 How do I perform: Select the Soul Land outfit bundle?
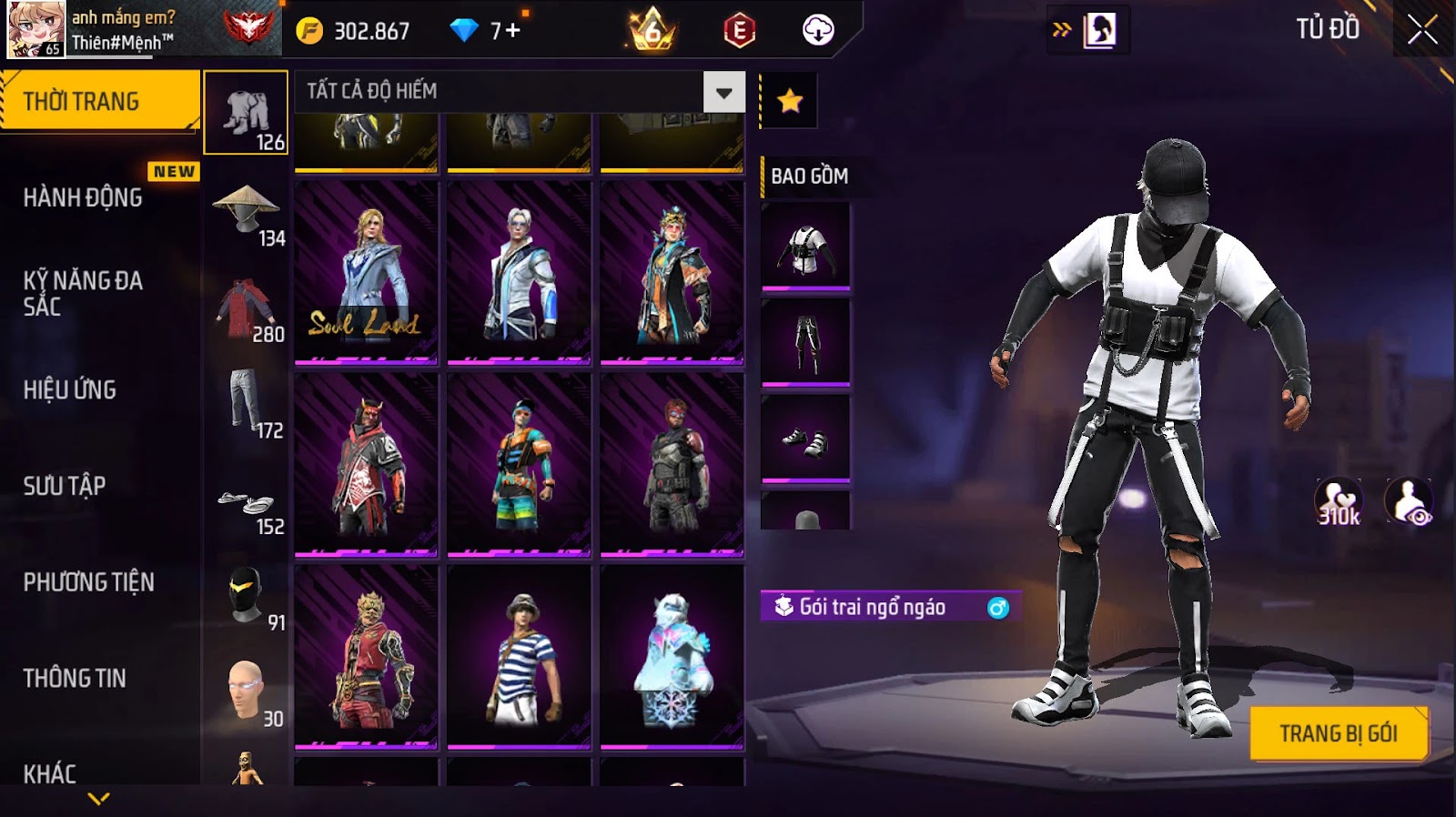366,272
